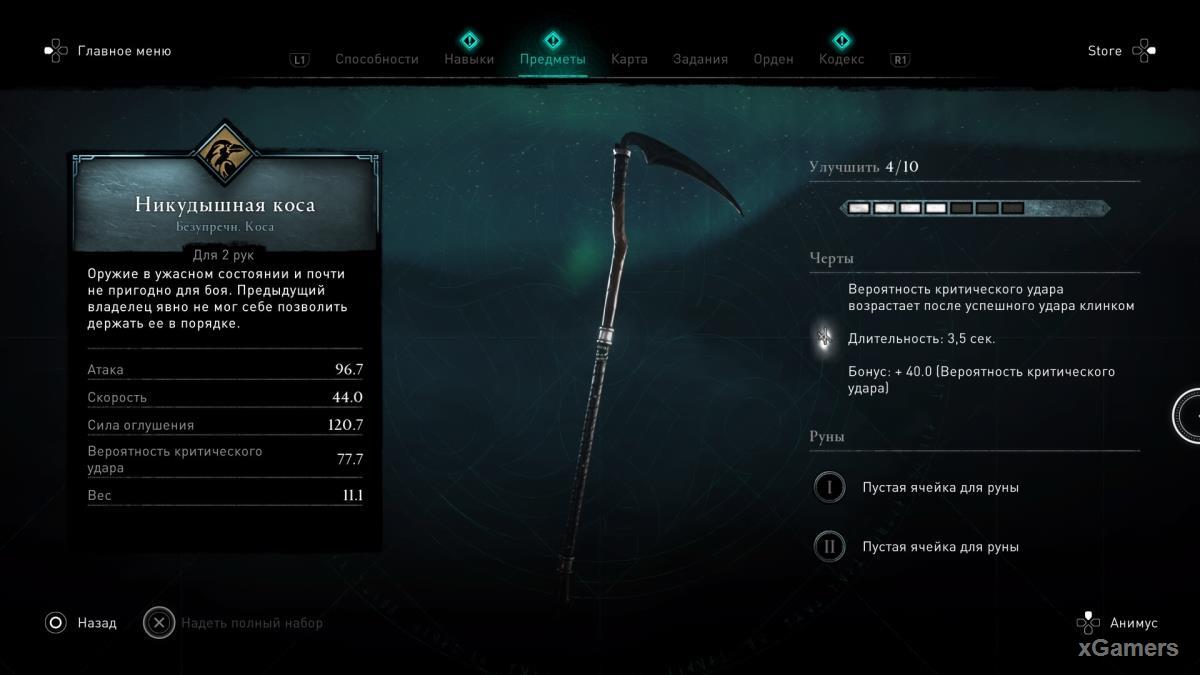The width and height of the screenshot is (1200, 675).
Task: Open the Кодекс tab
Action: click(x=841, y=59)
